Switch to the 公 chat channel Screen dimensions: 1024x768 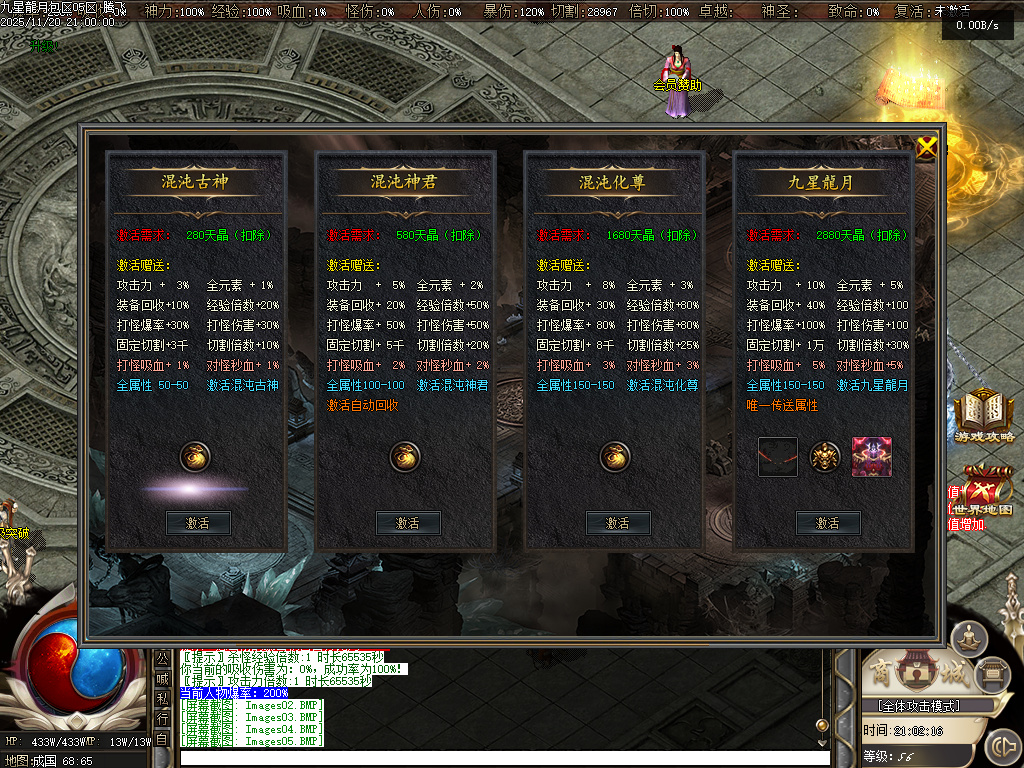tap(162, 657)
